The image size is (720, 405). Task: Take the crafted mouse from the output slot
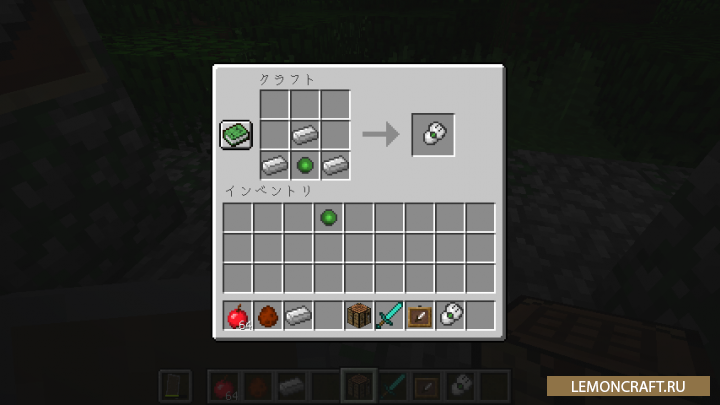[433, 134]
